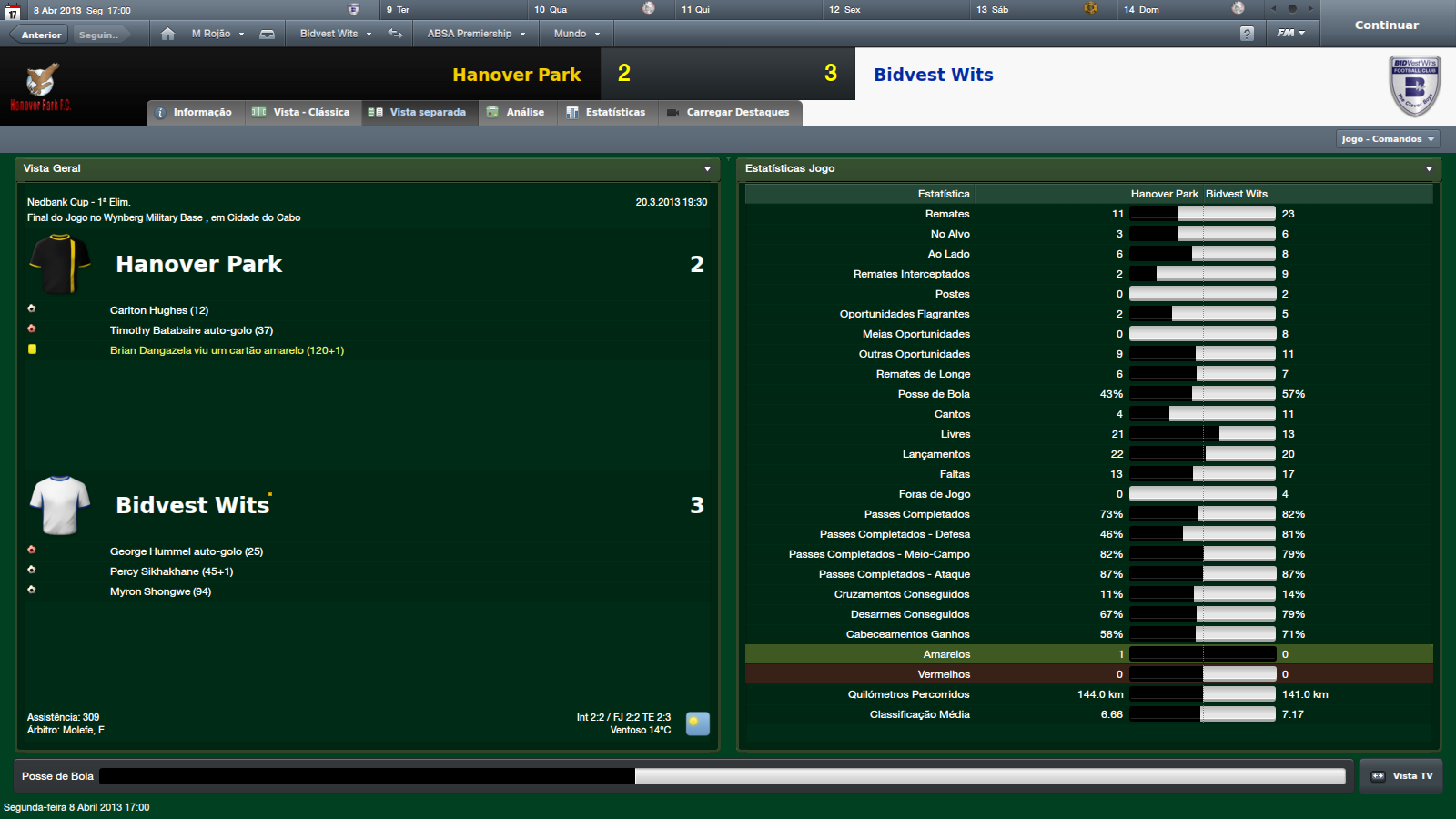Choose Carregar Destaques
This screenshot has height=819, width=1456.
click(x=729, y=113)
